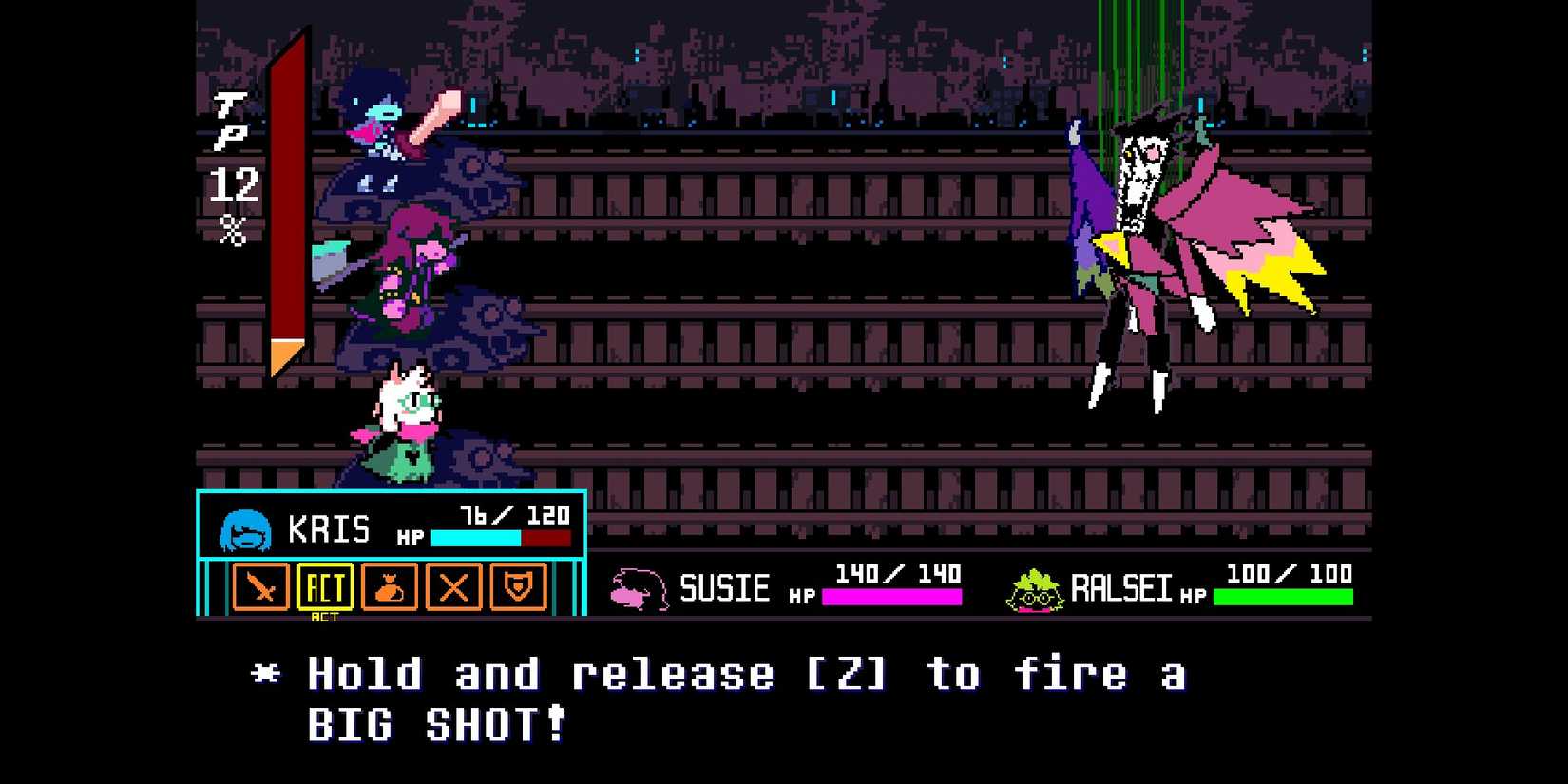Click the yellow ACT label under highlighted button
Image resolution: width=1568 pixels, height=784 pixels.
(326, 618)
